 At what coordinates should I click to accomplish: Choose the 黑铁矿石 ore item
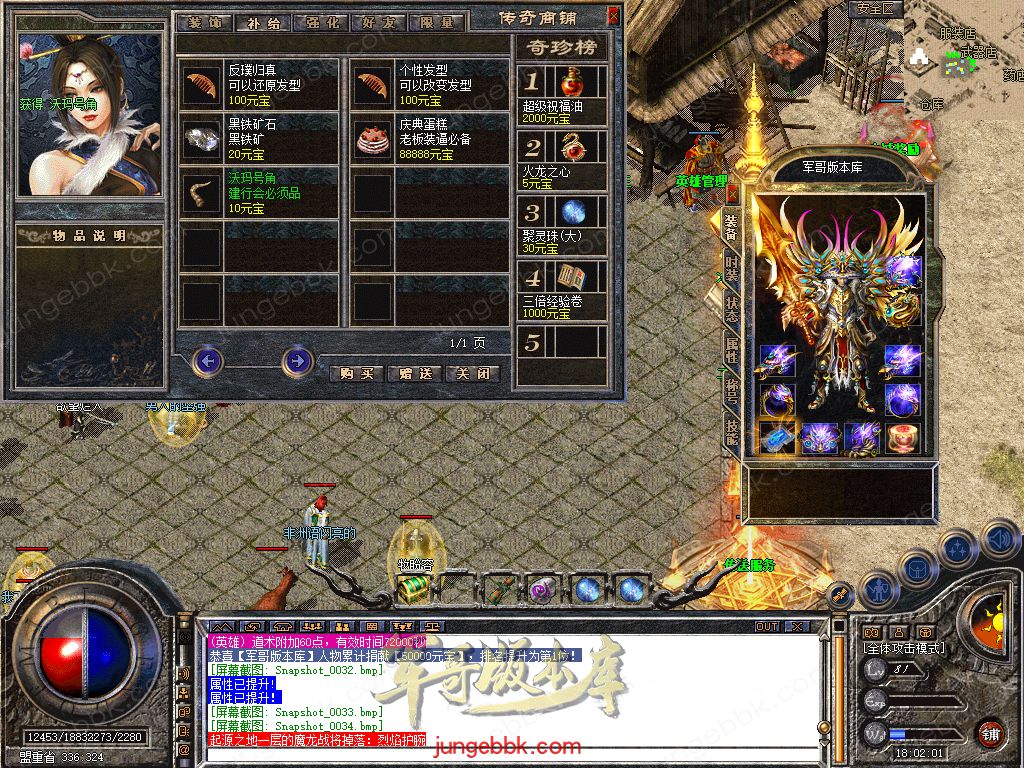203,138
